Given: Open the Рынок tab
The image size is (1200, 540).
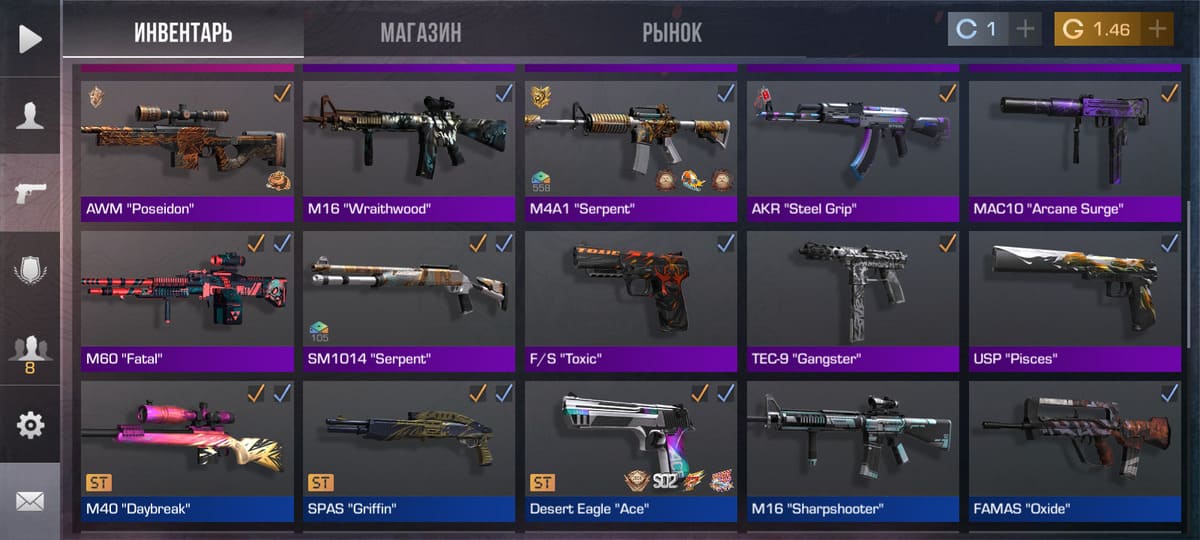Looking at the screenshot, I should point(672,32).
